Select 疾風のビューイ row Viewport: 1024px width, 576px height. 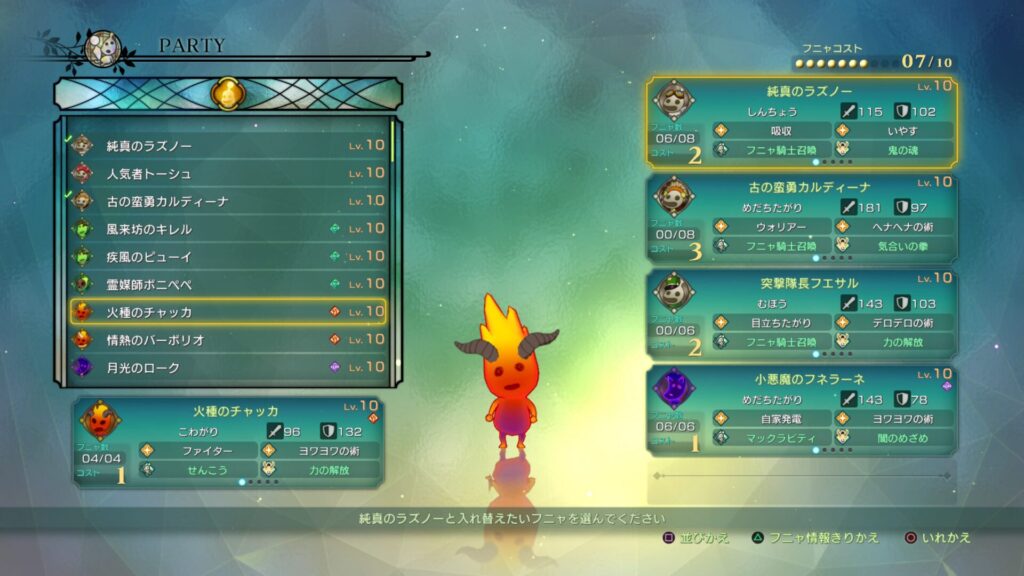[x=228, y=257]
